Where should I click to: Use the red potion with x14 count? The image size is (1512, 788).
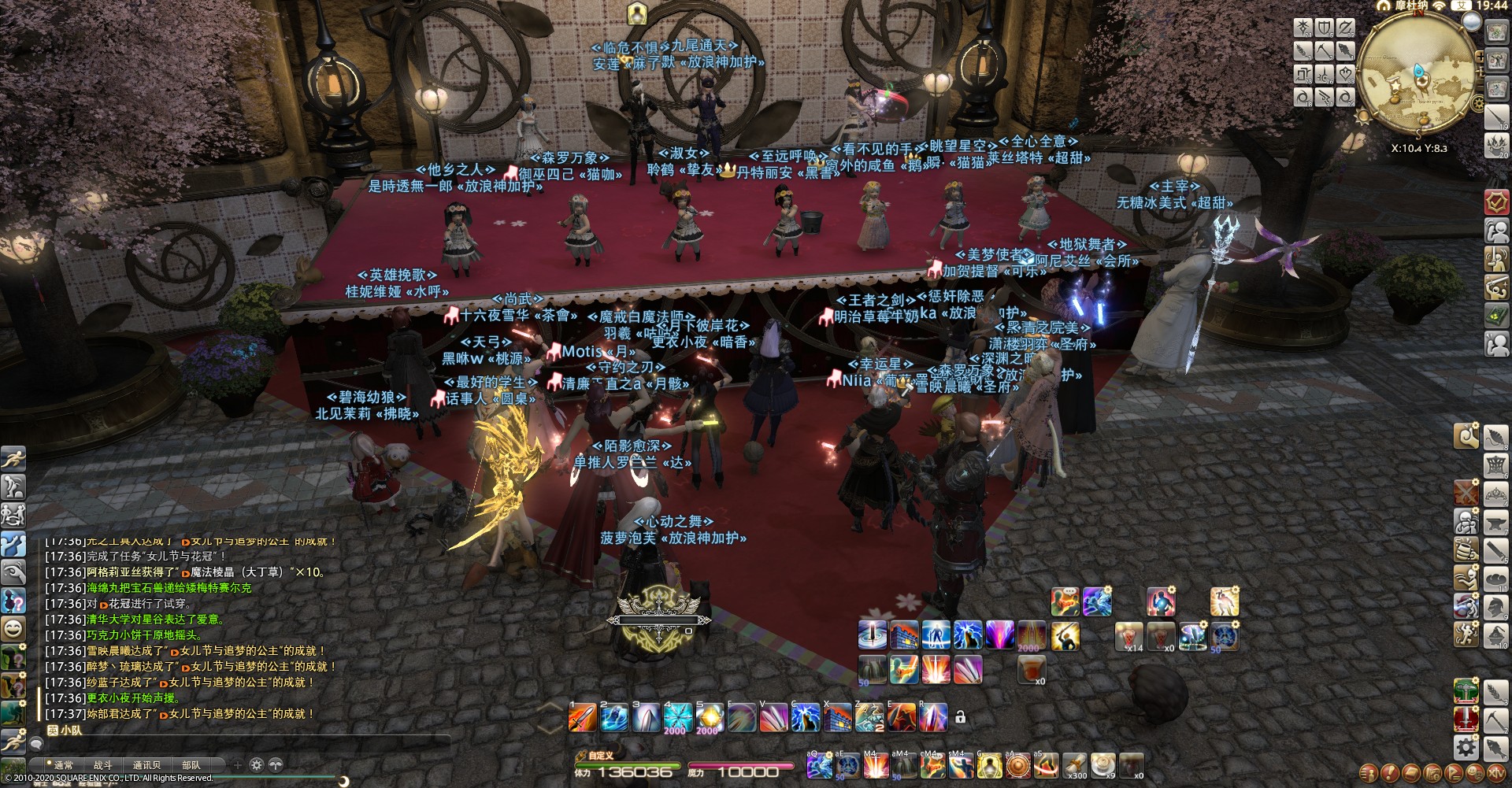[1129, 636]
